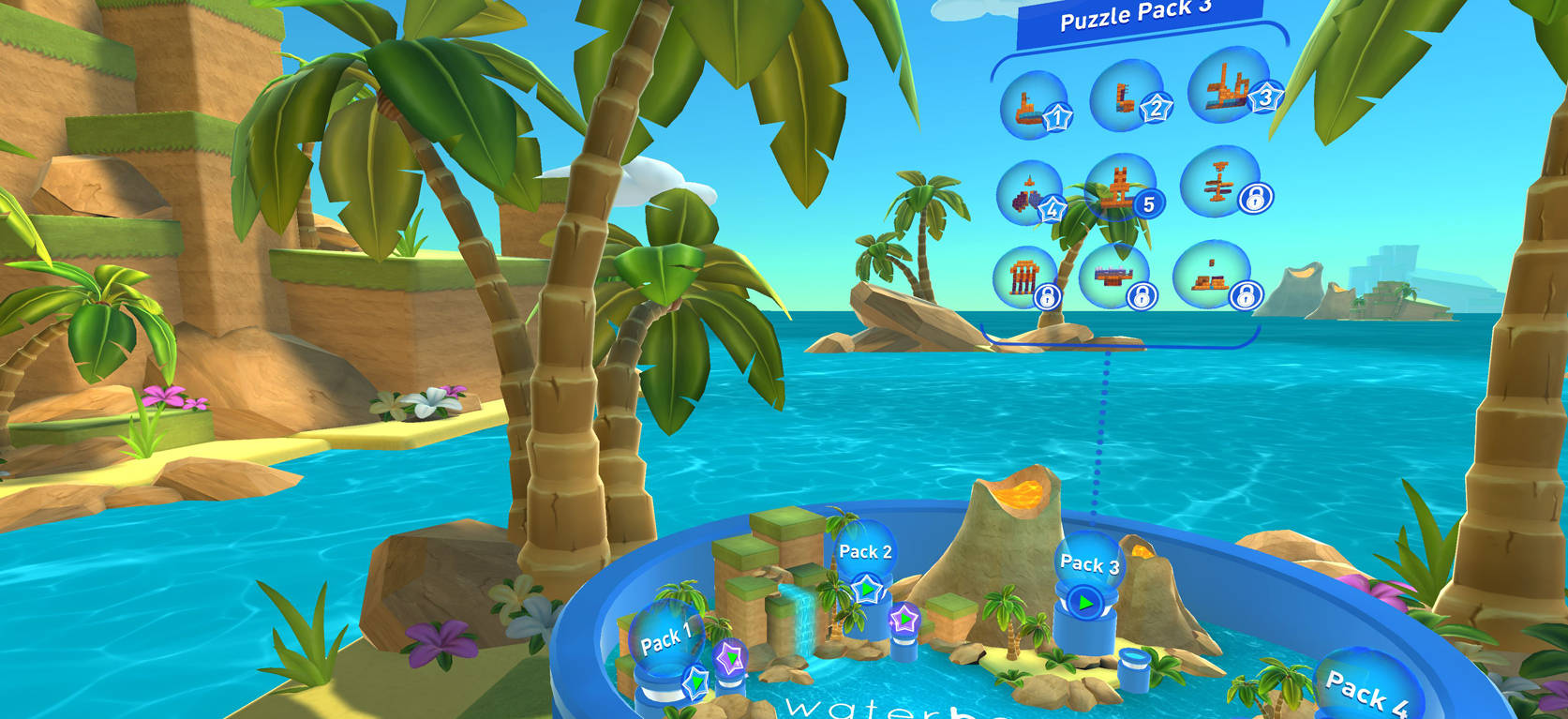
Task: Open the Pack 4 bubble
Action: click(x=1366, y=691)
